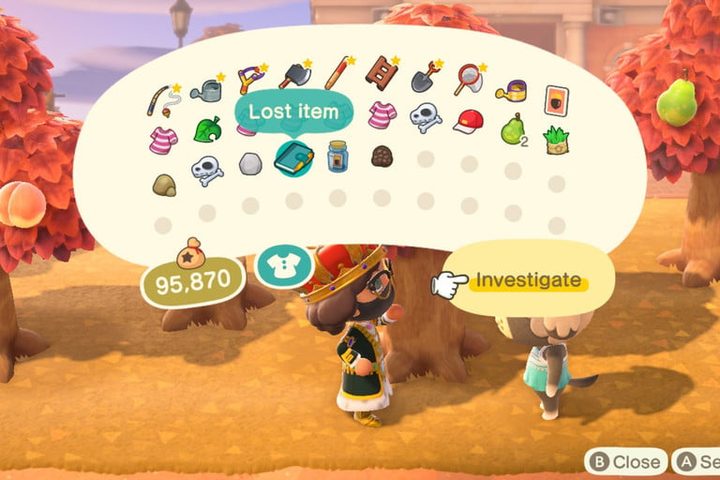Choose the clump of weeds item

(555, 139)
